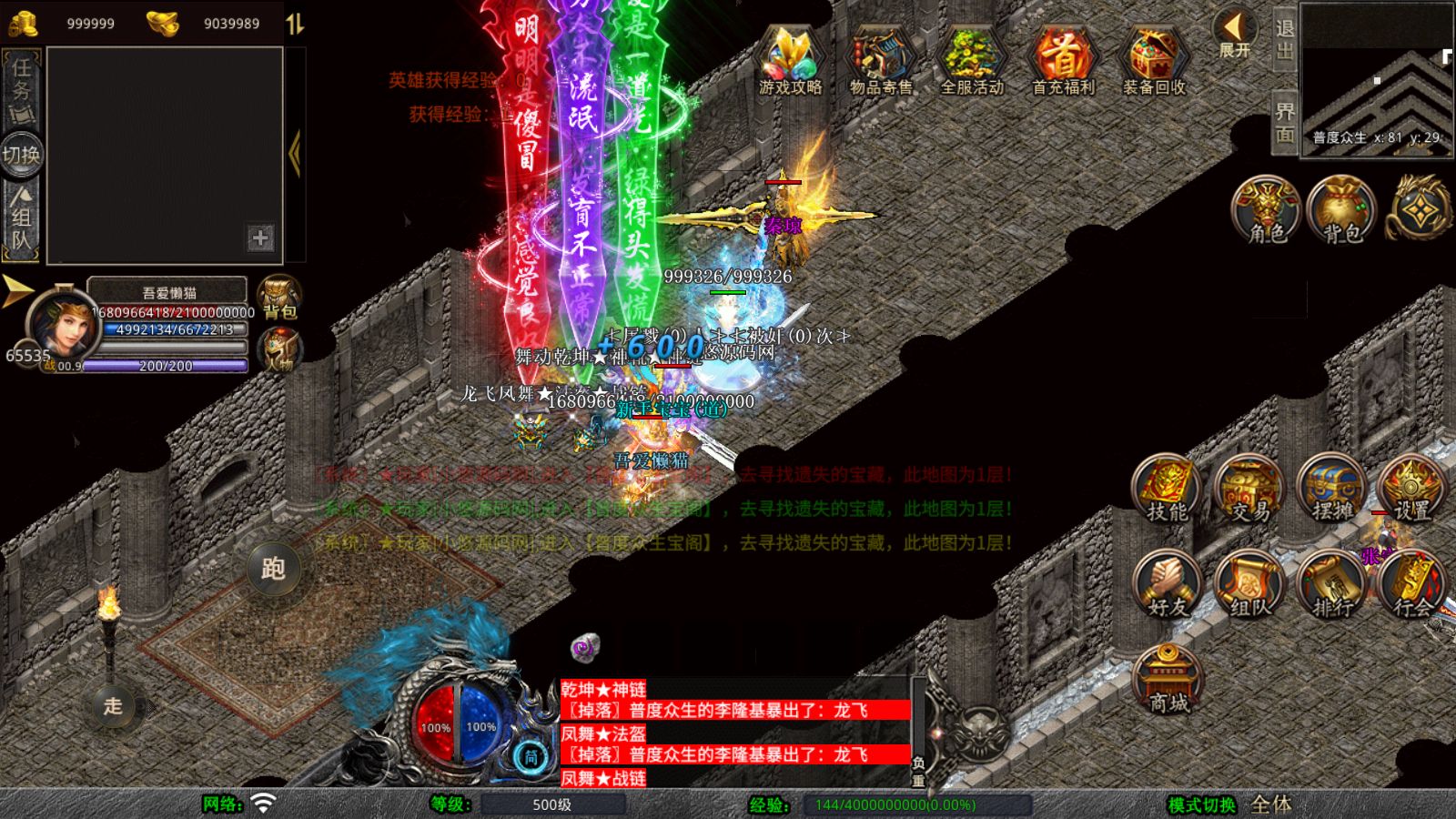Image resolution: width=1456 pixels, height=819 pixels.
Task: Click the 展开 expand arrow button
Action: coord(1235,35)
